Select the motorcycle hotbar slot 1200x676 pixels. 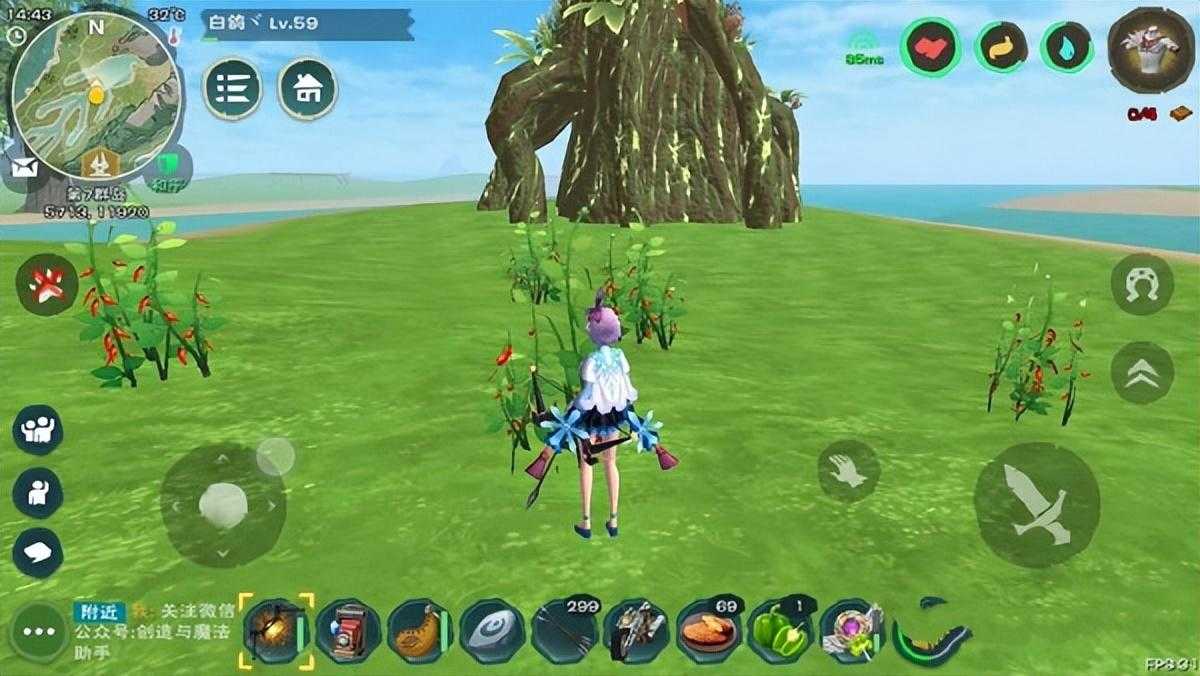coord(636,631)
